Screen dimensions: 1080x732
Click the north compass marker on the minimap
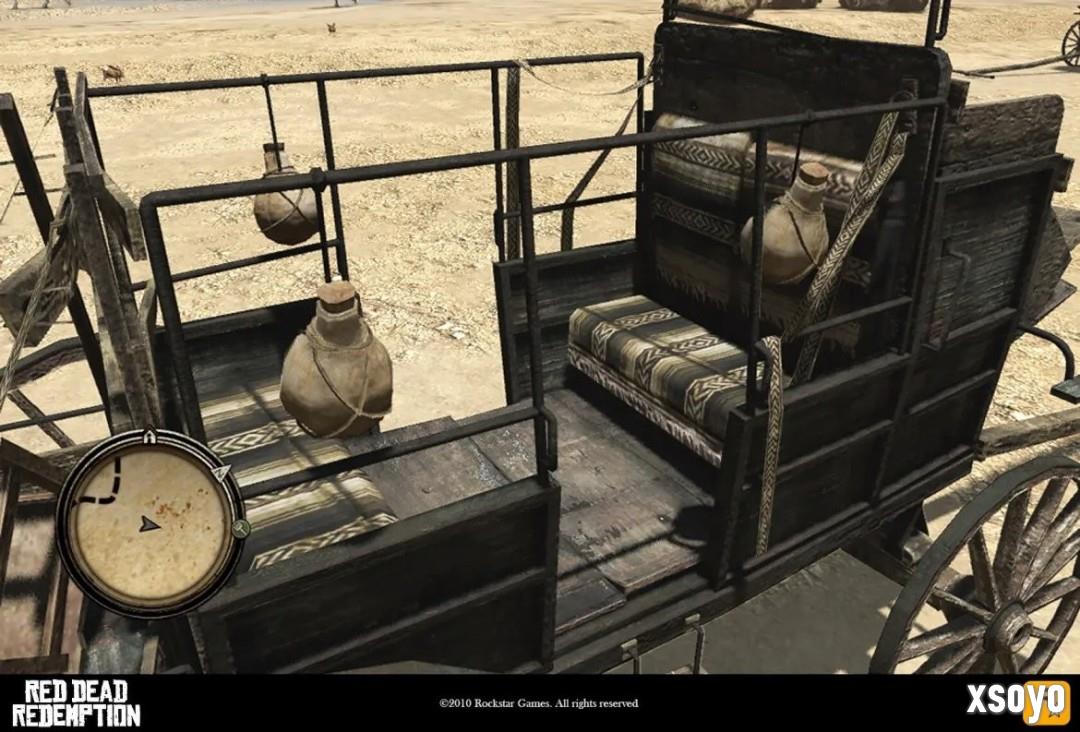point(222,470)
